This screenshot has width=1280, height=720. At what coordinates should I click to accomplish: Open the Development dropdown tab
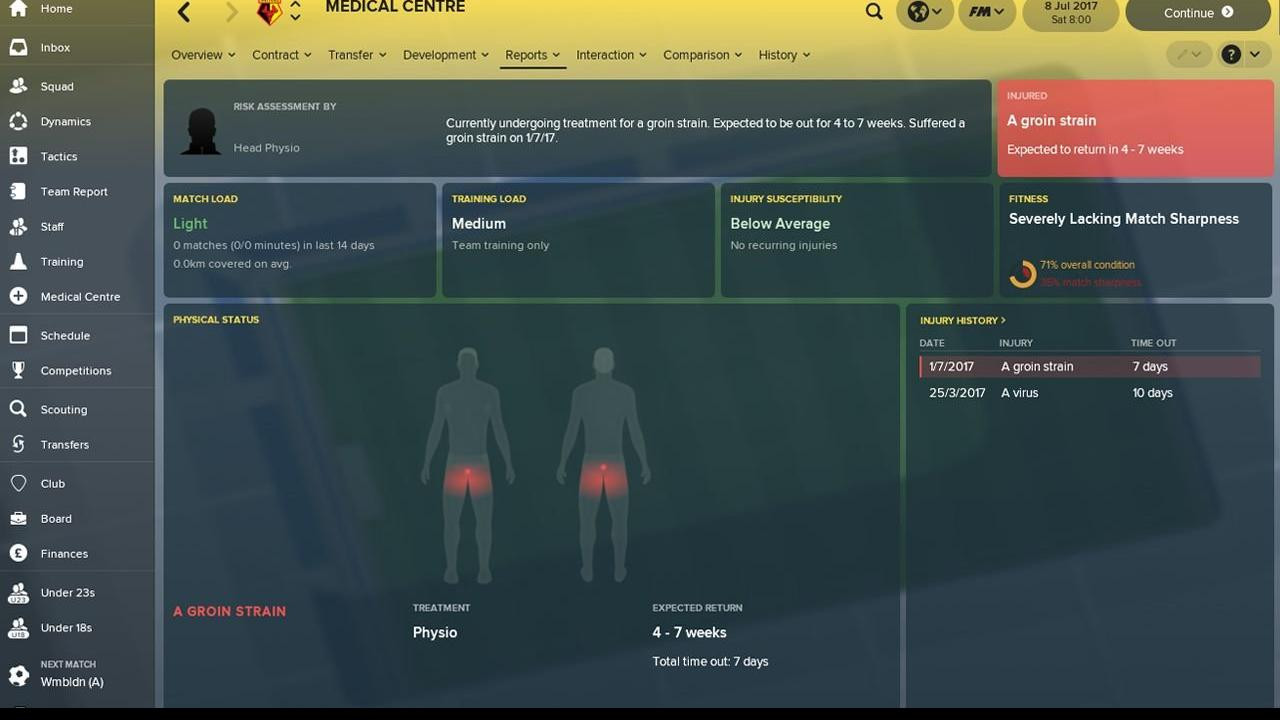coord(445,55)
